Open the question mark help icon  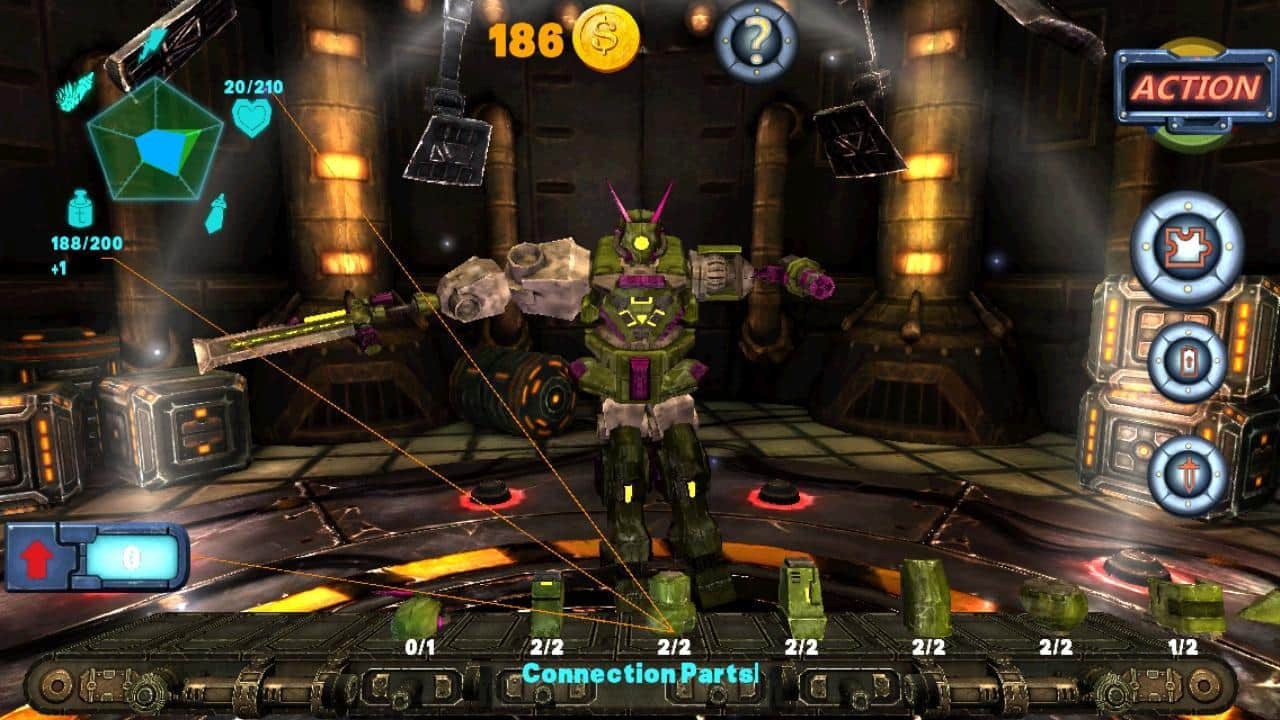[x=755, y=40]
